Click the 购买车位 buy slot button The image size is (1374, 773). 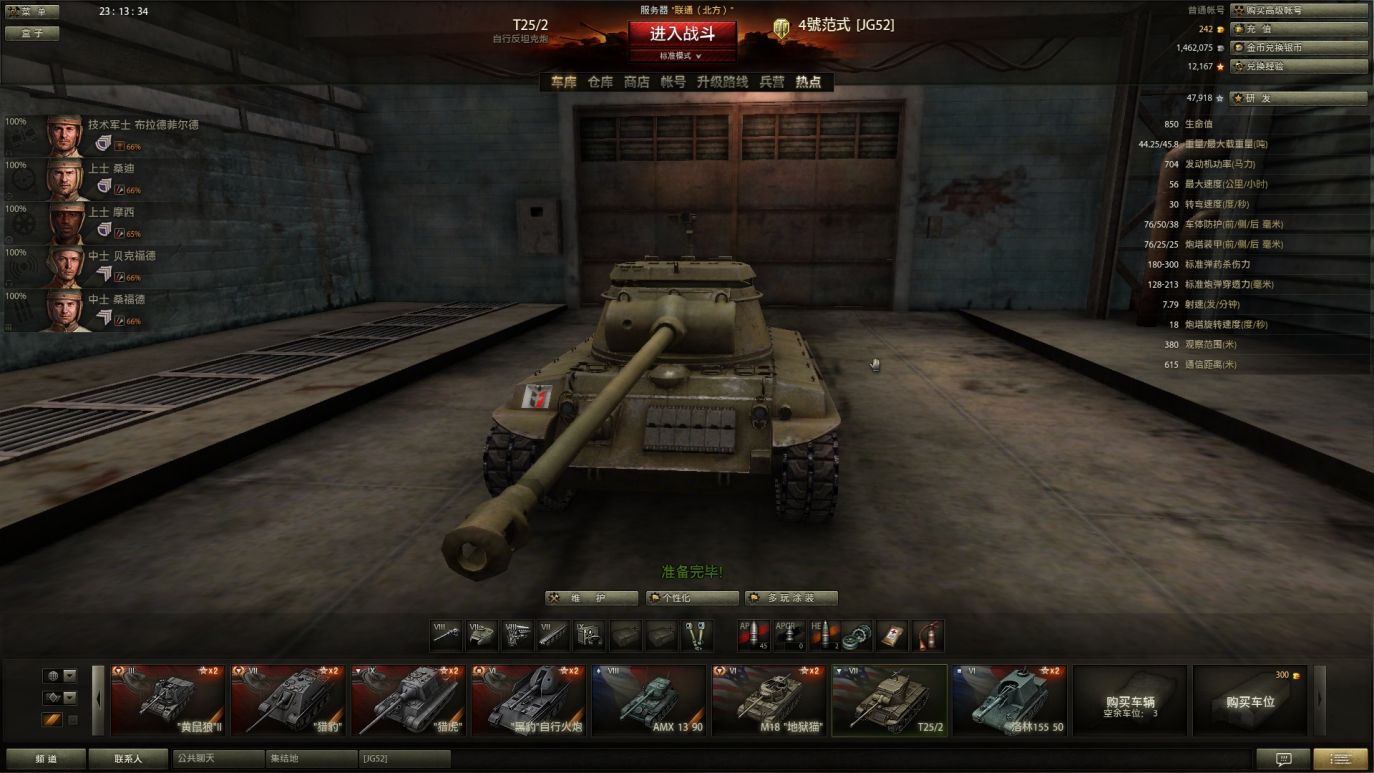point(1251,701)
